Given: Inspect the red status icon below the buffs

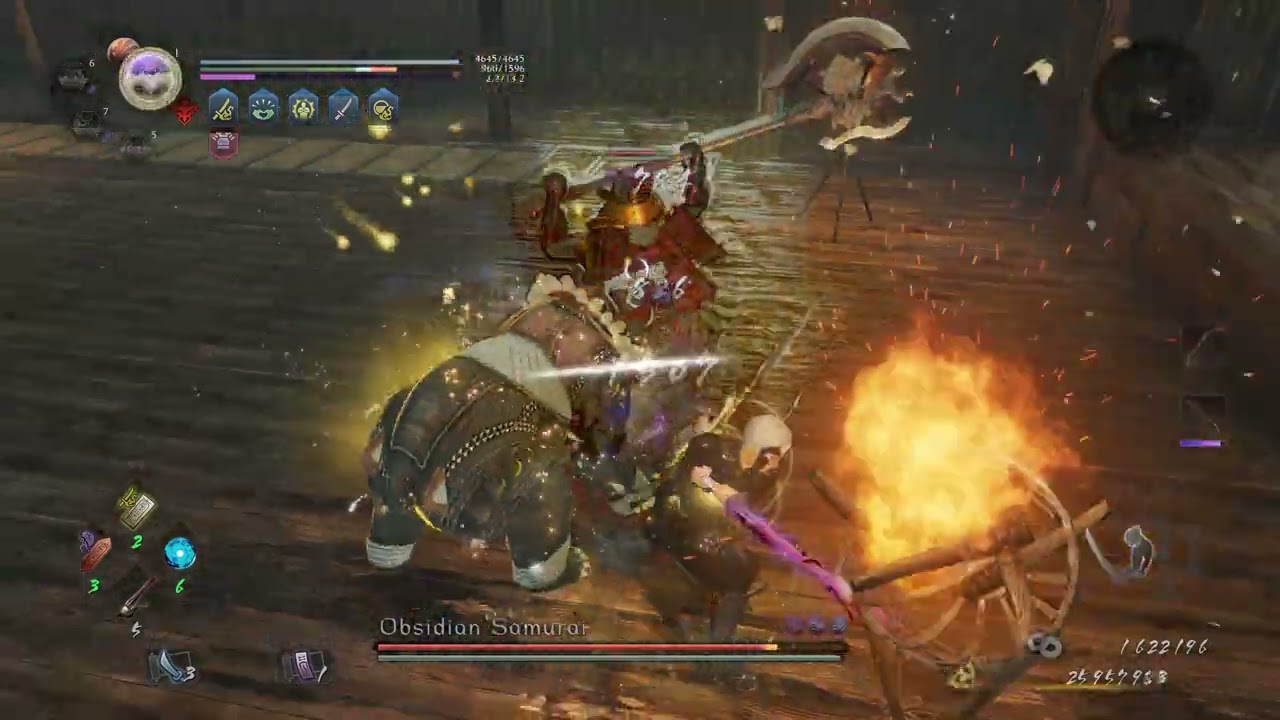Looking at the screenshot, I should tap(224, 144).
